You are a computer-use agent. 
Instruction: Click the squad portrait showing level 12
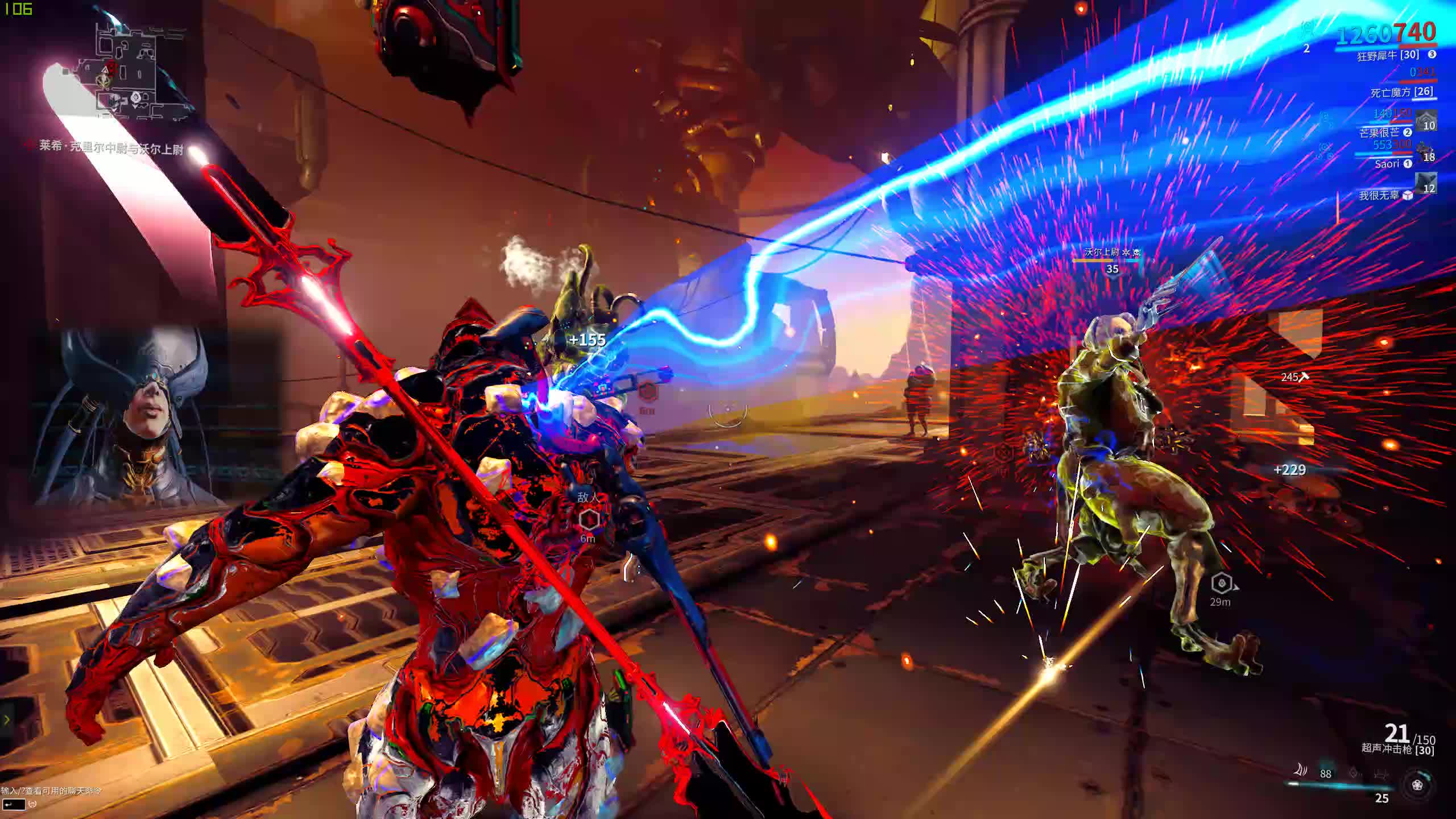1426,183
